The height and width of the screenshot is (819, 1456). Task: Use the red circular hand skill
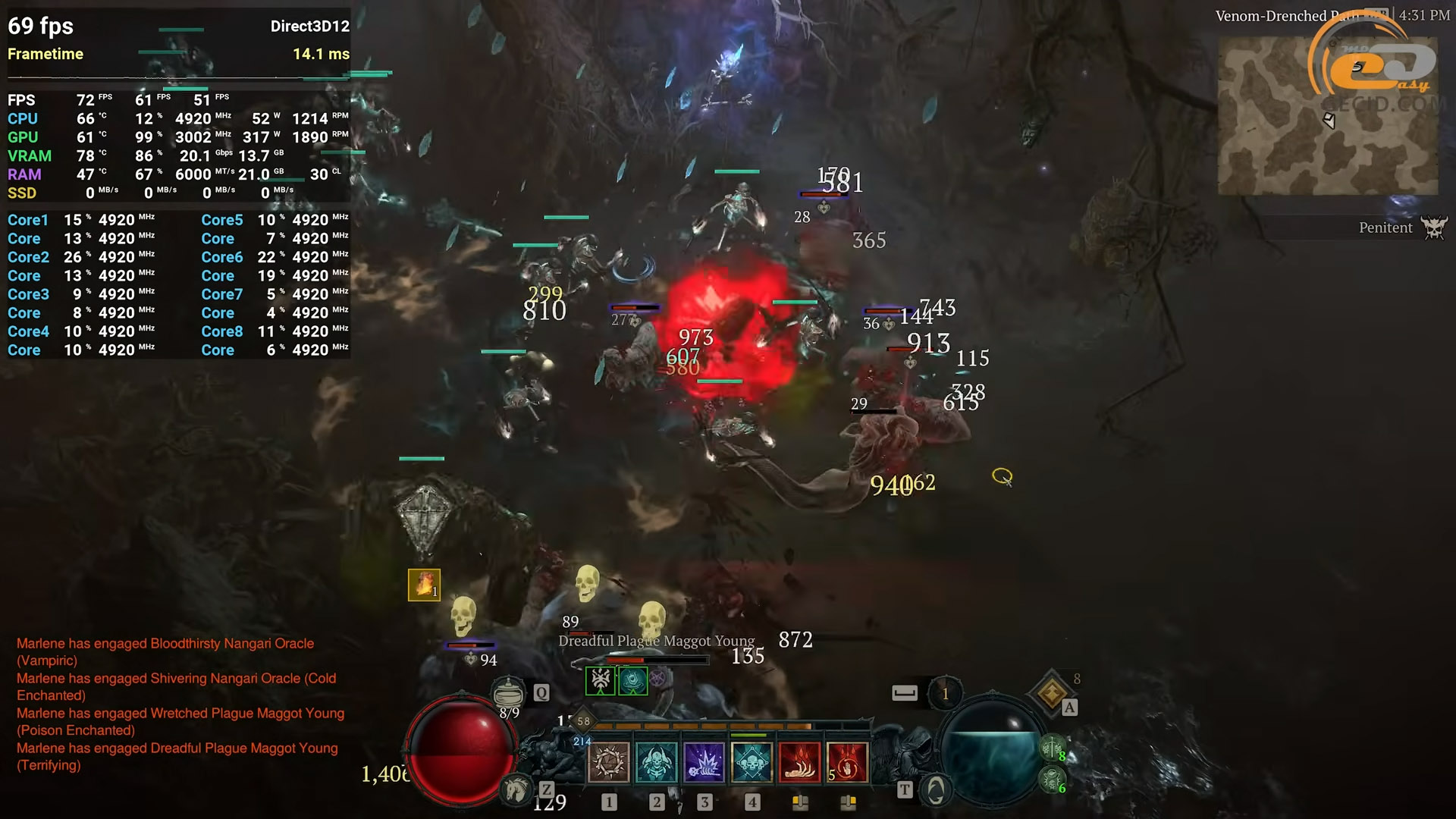click(847, 762)
